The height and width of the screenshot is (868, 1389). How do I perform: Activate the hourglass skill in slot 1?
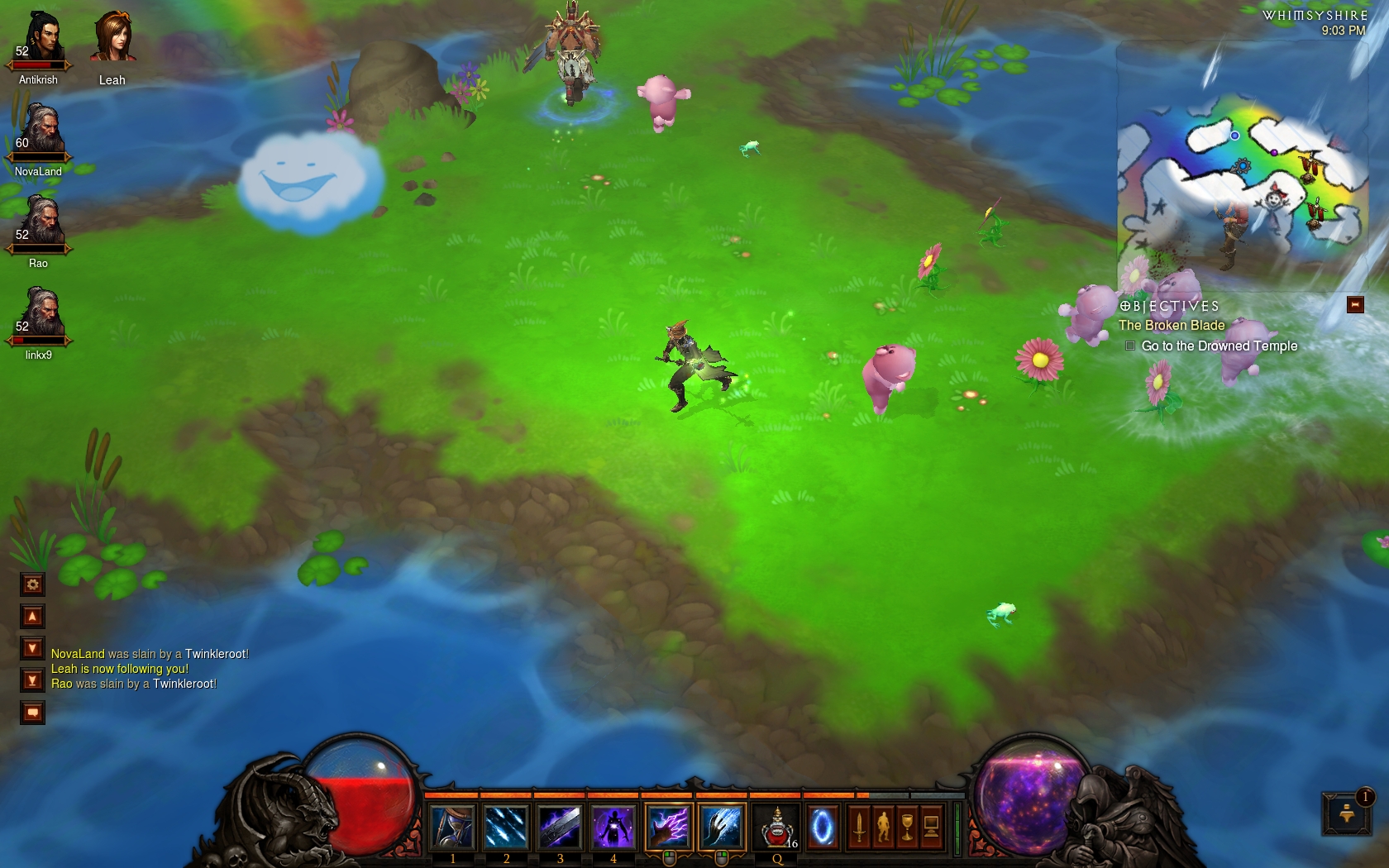(x=452, y=827)
